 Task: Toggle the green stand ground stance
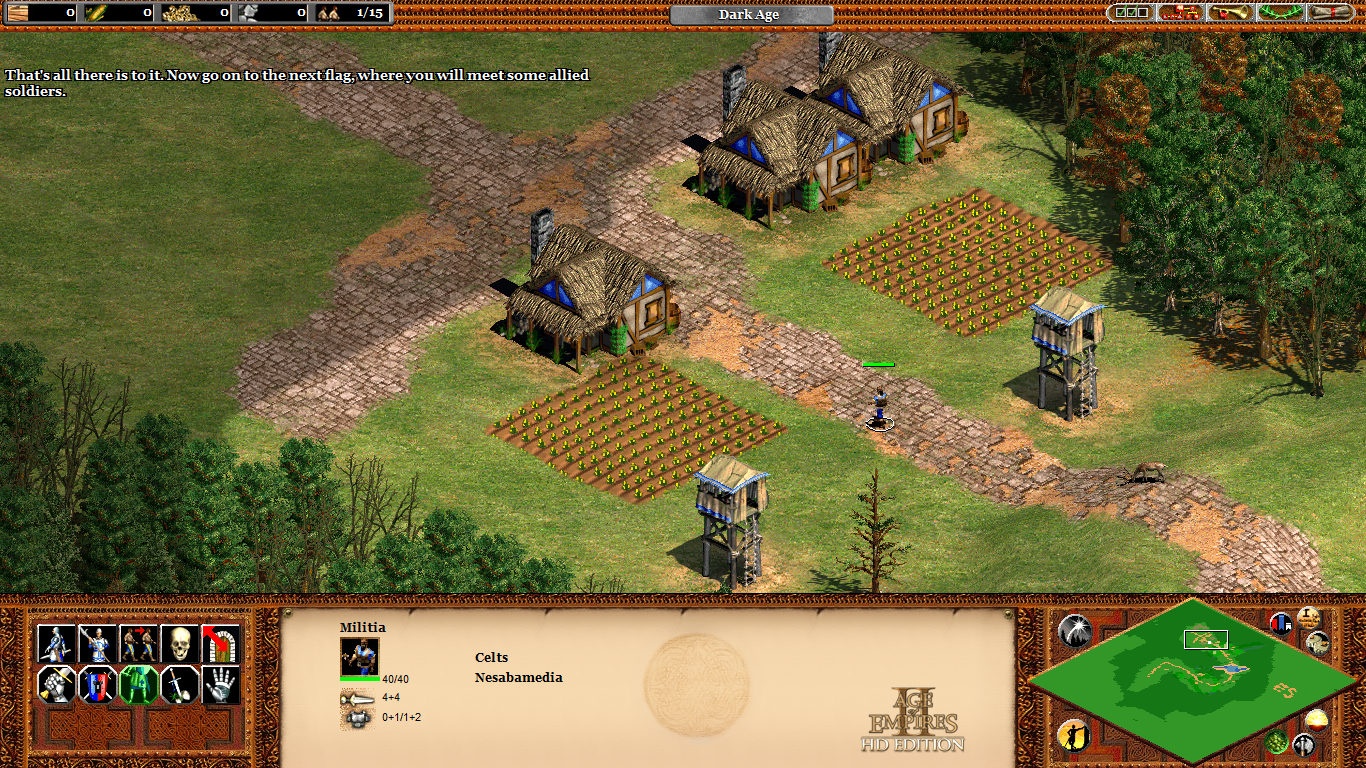[x=139, y=685]
